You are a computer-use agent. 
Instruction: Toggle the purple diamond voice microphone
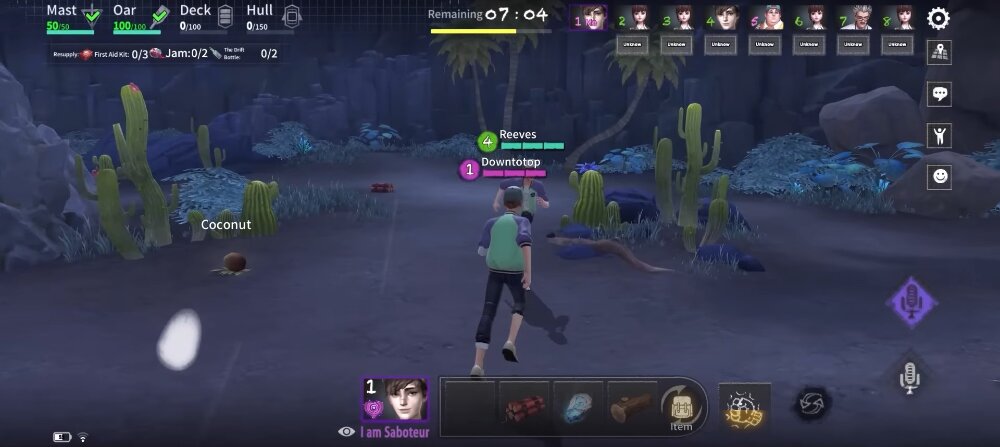coord(911,301)
